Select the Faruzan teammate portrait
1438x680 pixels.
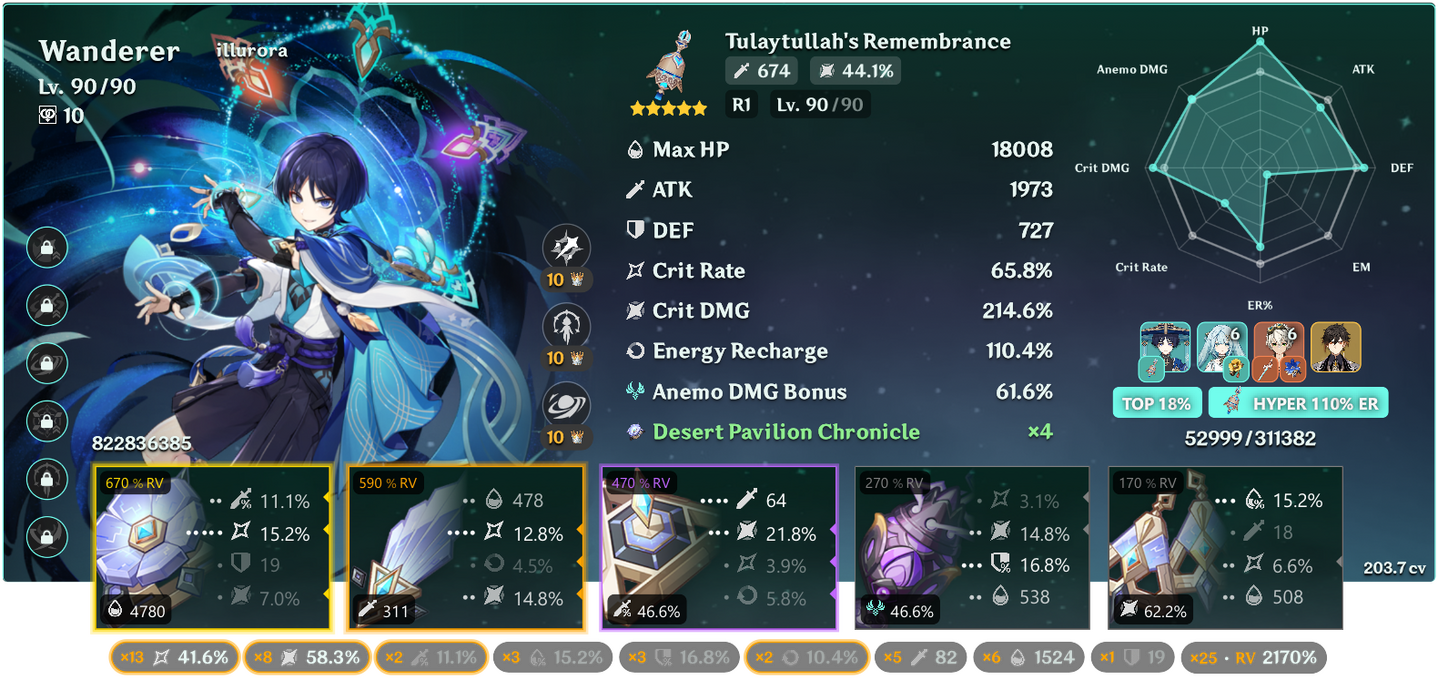tap(1222, 347)
